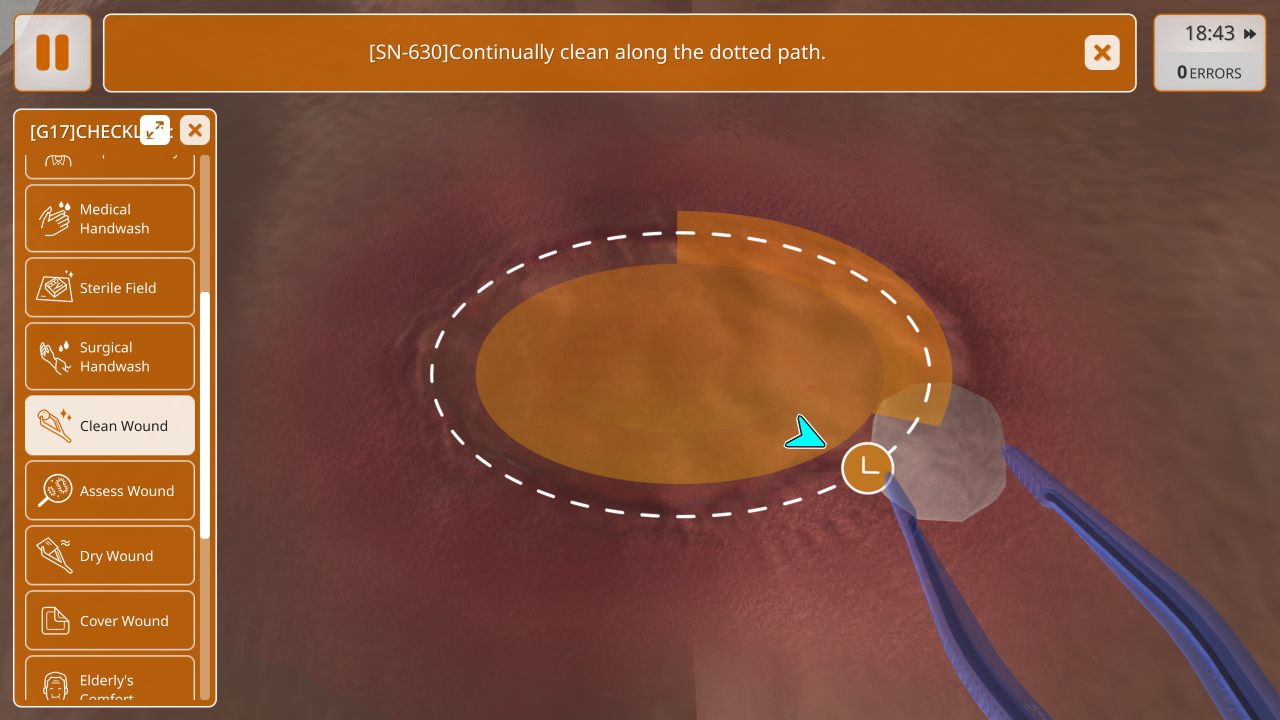Open the Assess Wound checklist step
Image resolution: width=1280 pixels, height=720 pixels.
pyautogui.click(x=110, y=490)
